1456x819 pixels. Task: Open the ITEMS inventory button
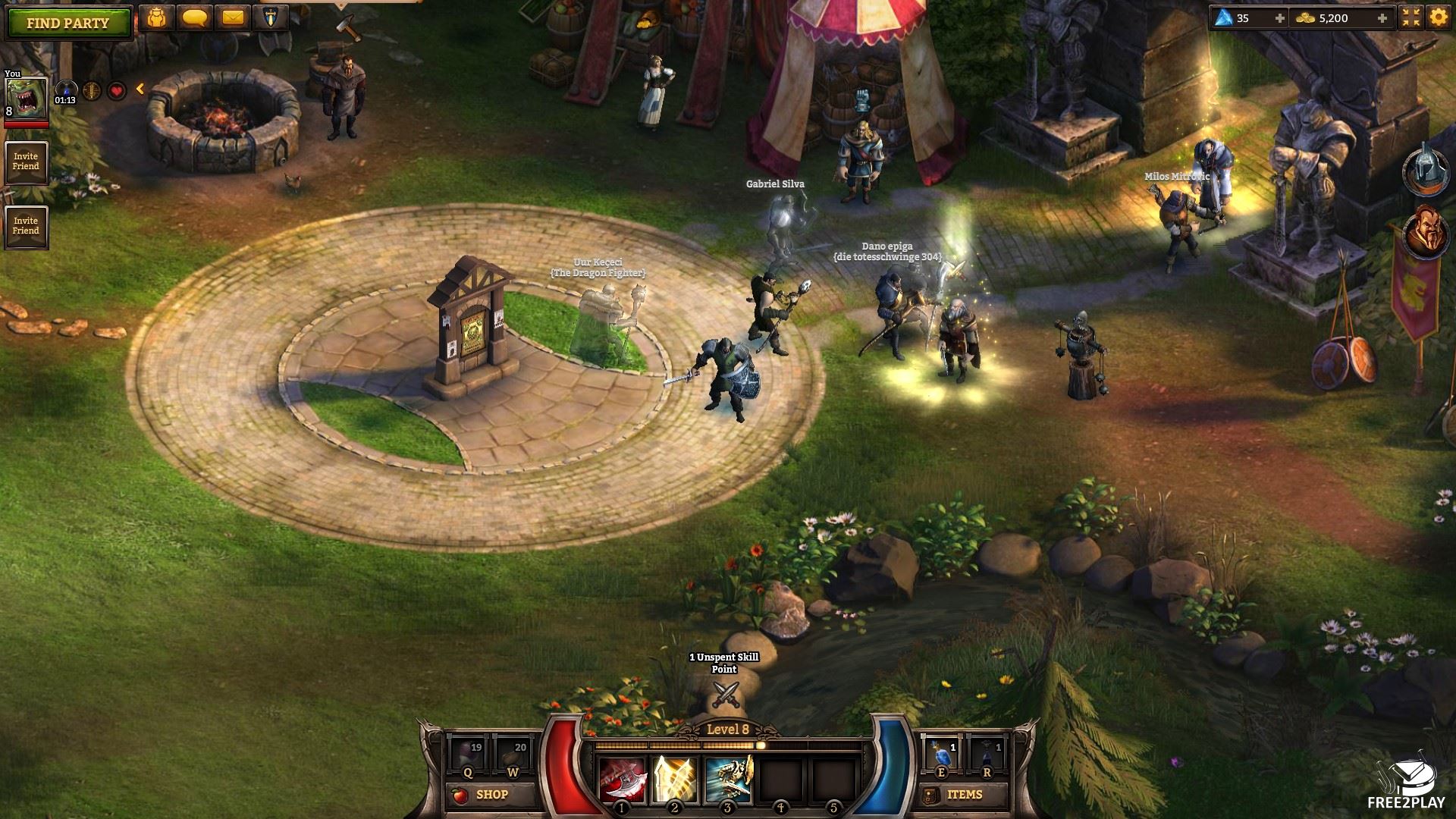point(955,795)
